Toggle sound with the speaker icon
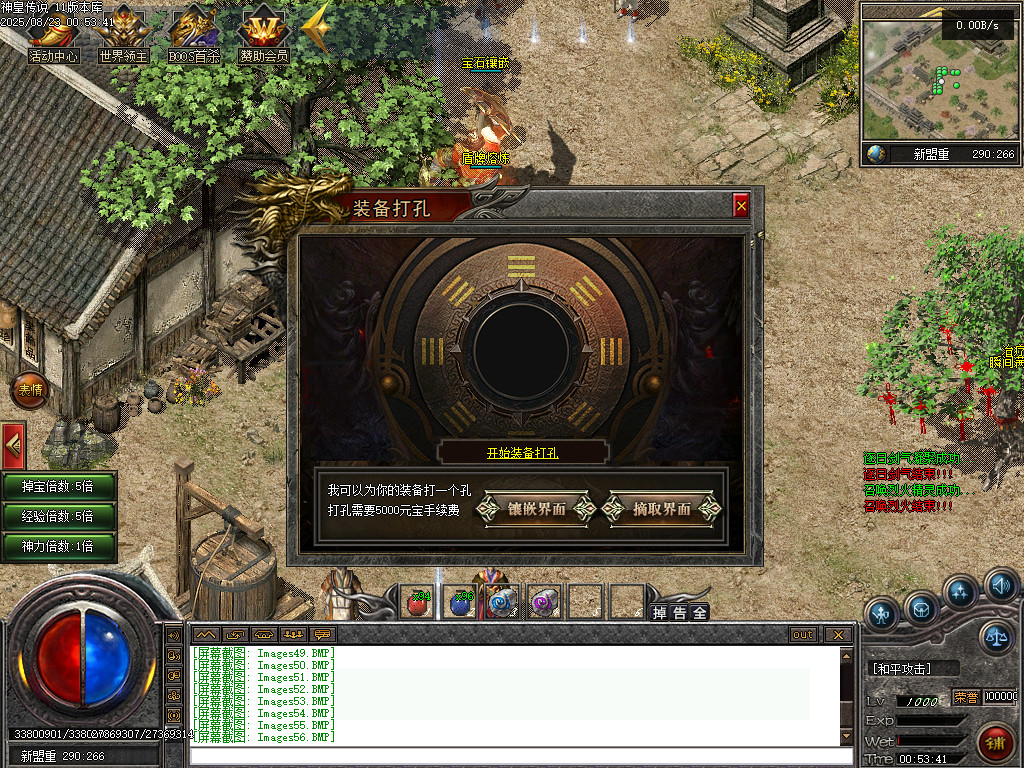Viewport: 1024px width, 768px height. tap(1000, 585)
